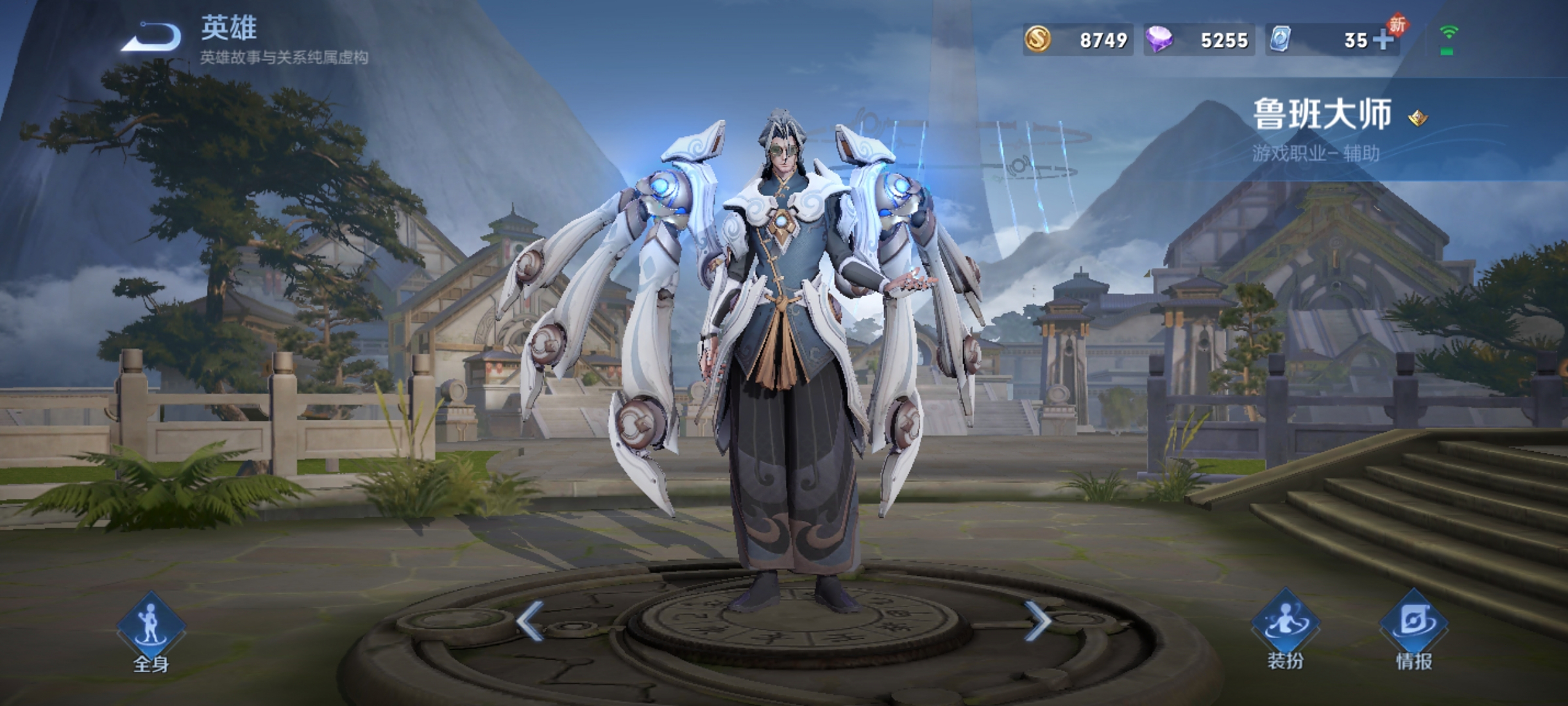Go back using the return arrow
This screenshot has width=1568, height=706.
coord(152,38)
